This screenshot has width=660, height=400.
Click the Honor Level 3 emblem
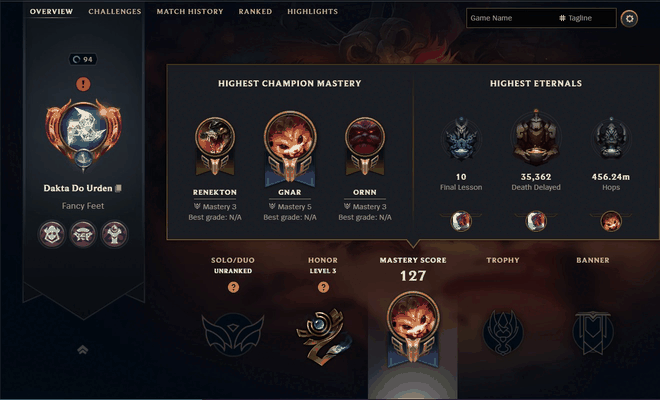(323, 332)
